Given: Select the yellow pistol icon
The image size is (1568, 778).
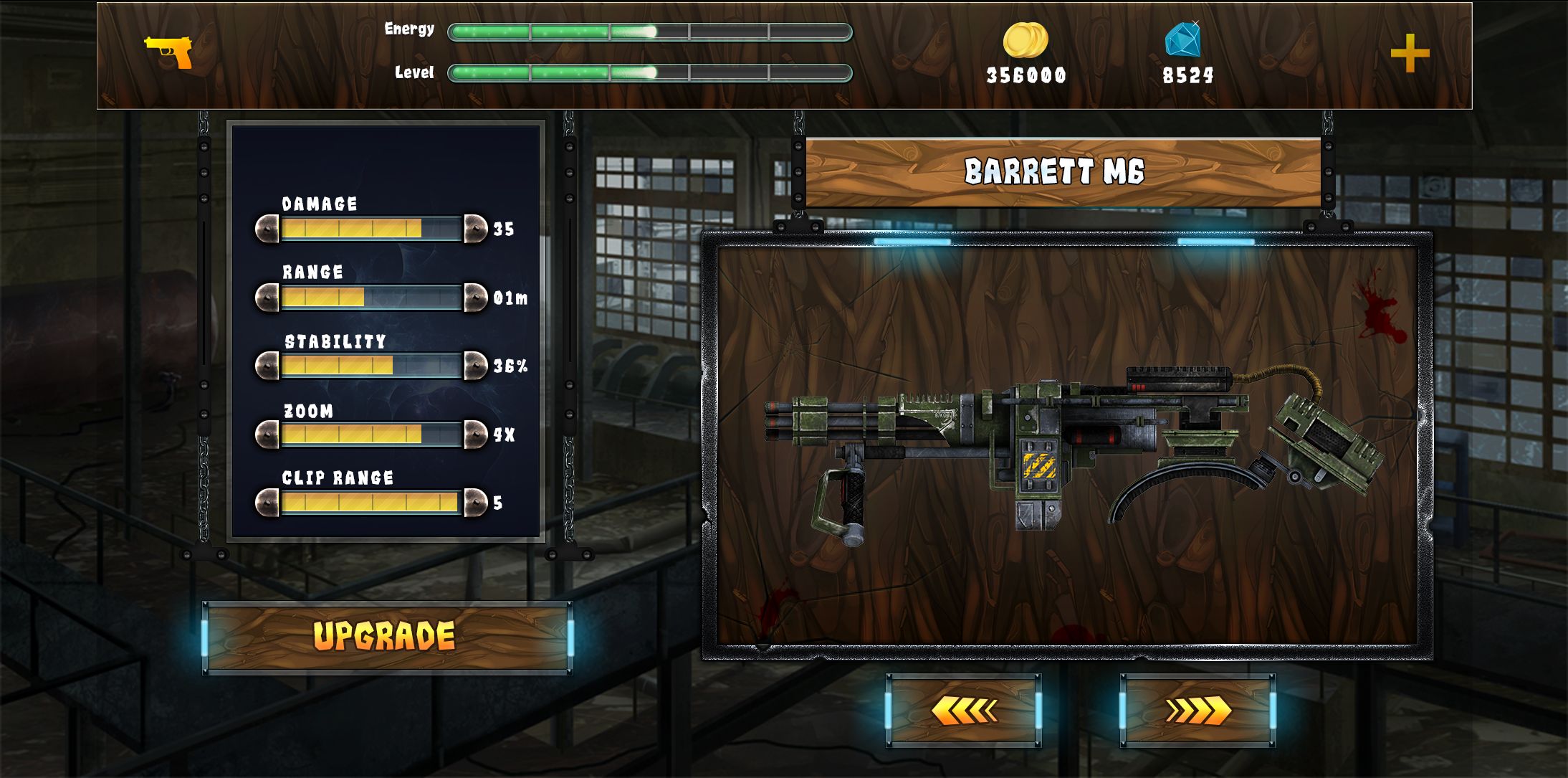Looking at the screenshot, I should 169,52.
